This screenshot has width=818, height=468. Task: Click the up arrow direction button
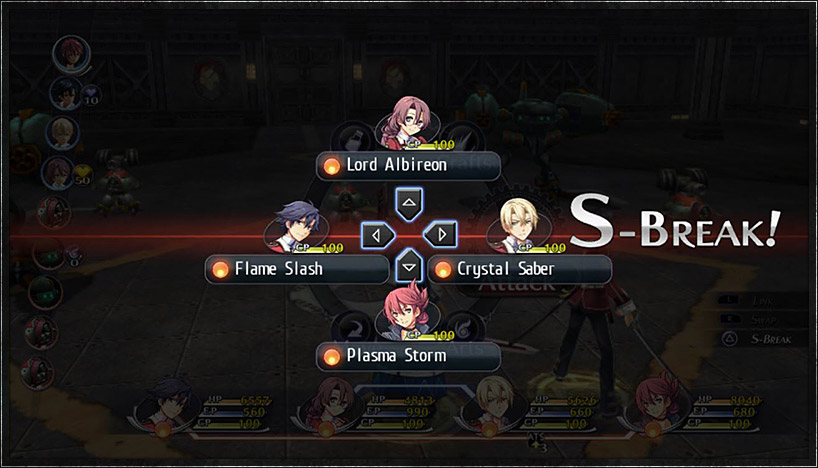(408, 204)
